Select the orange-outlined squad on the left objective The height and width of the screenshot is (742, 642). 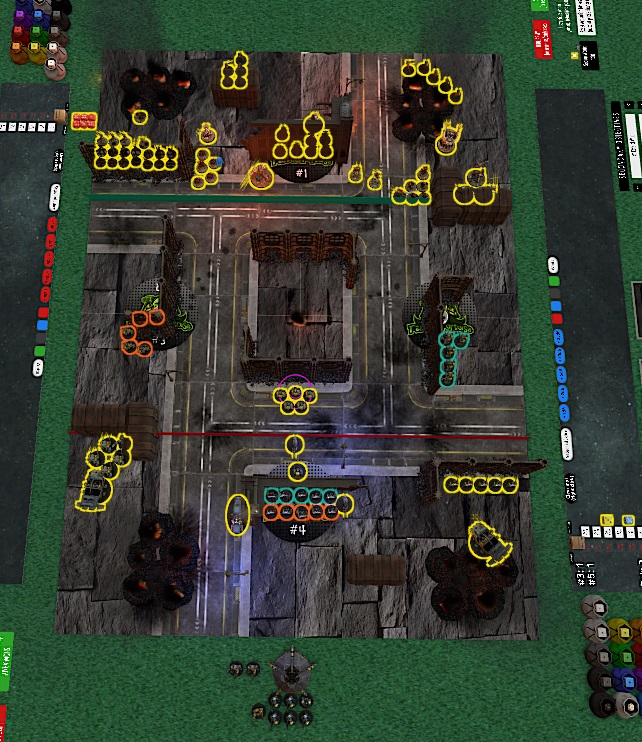(143, 332)
